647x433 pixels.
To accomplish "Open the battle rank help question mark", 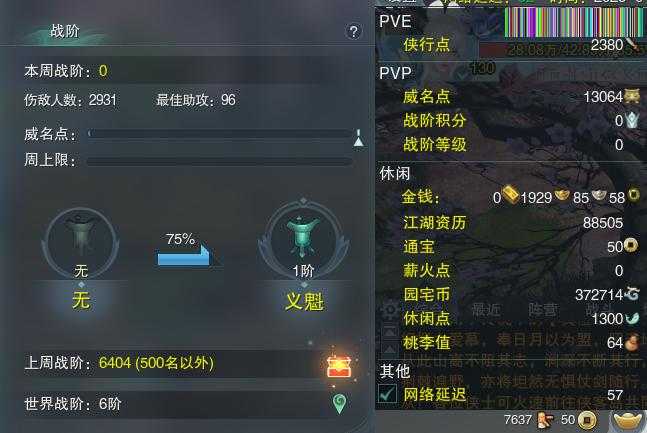I will click(353, 32).
